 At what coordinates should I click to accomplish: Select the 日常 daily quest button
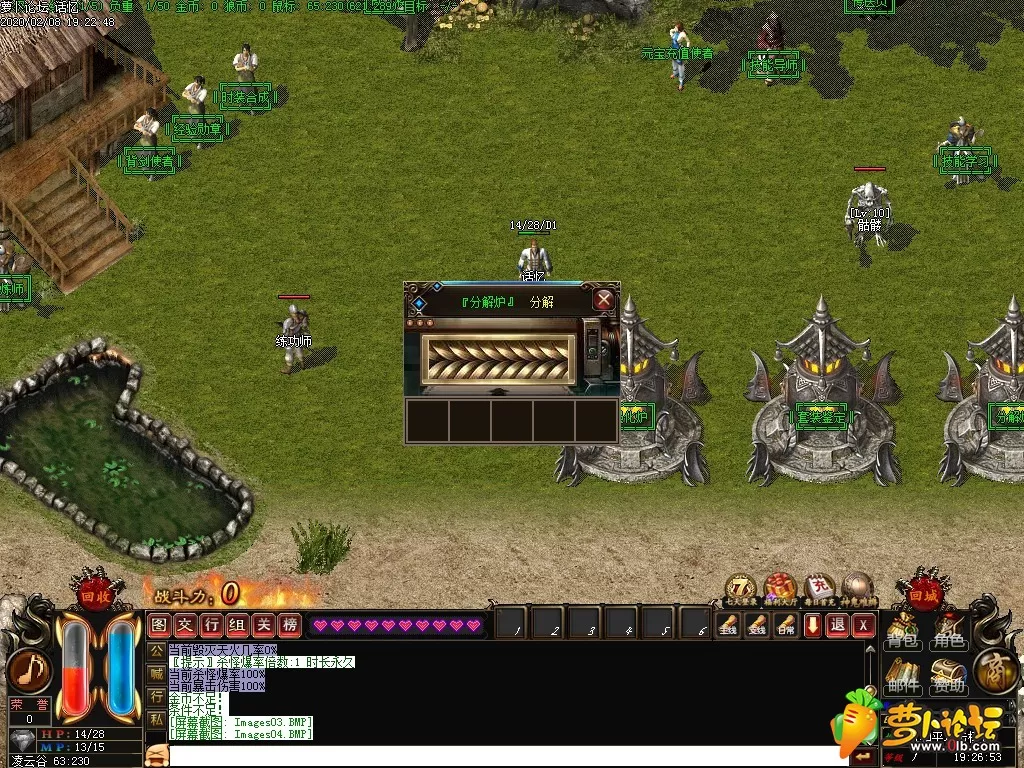785,625
